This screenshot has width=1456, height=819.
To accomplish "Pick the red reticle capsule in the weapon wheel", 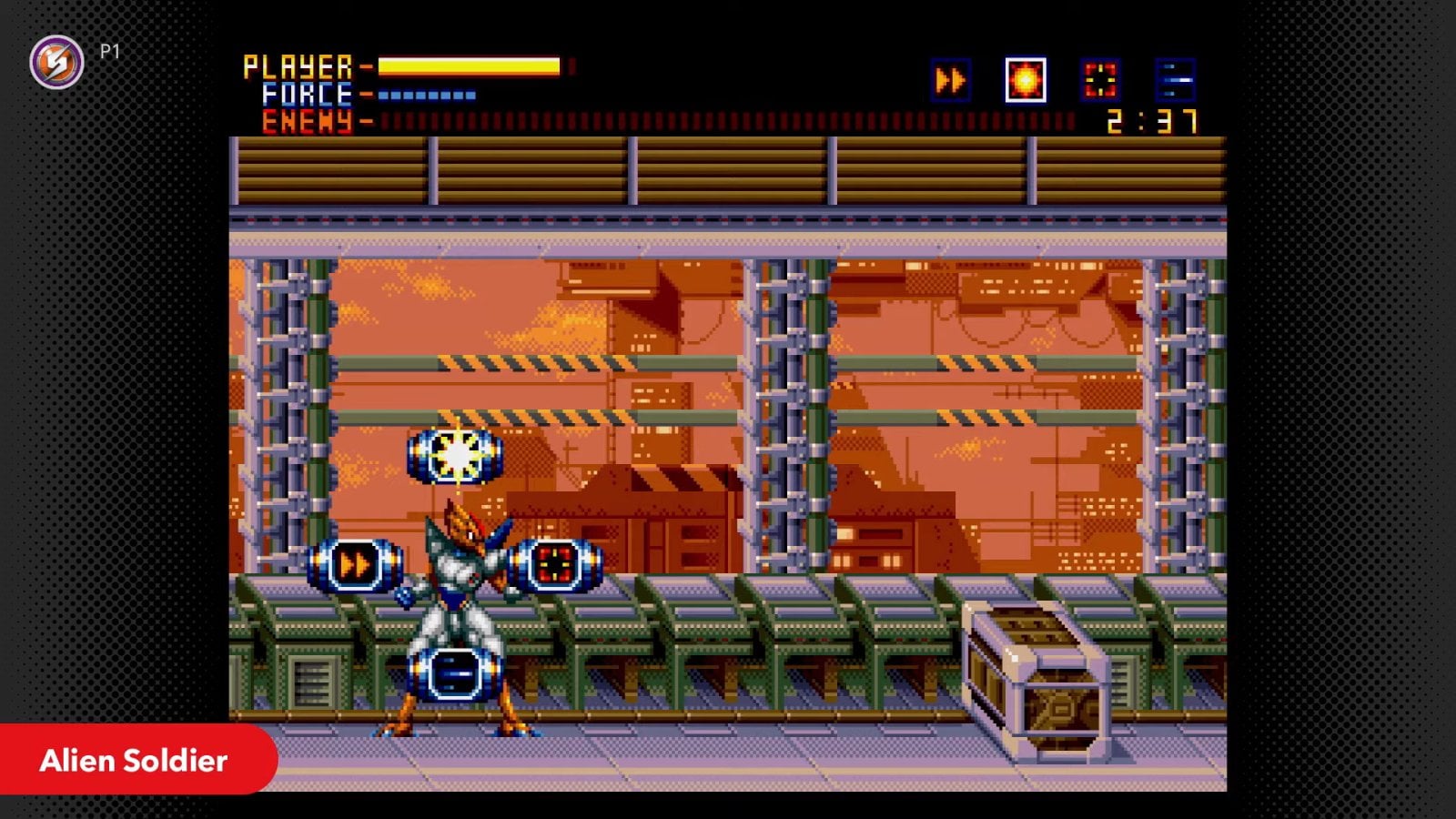I will click(x=555, y=565).
